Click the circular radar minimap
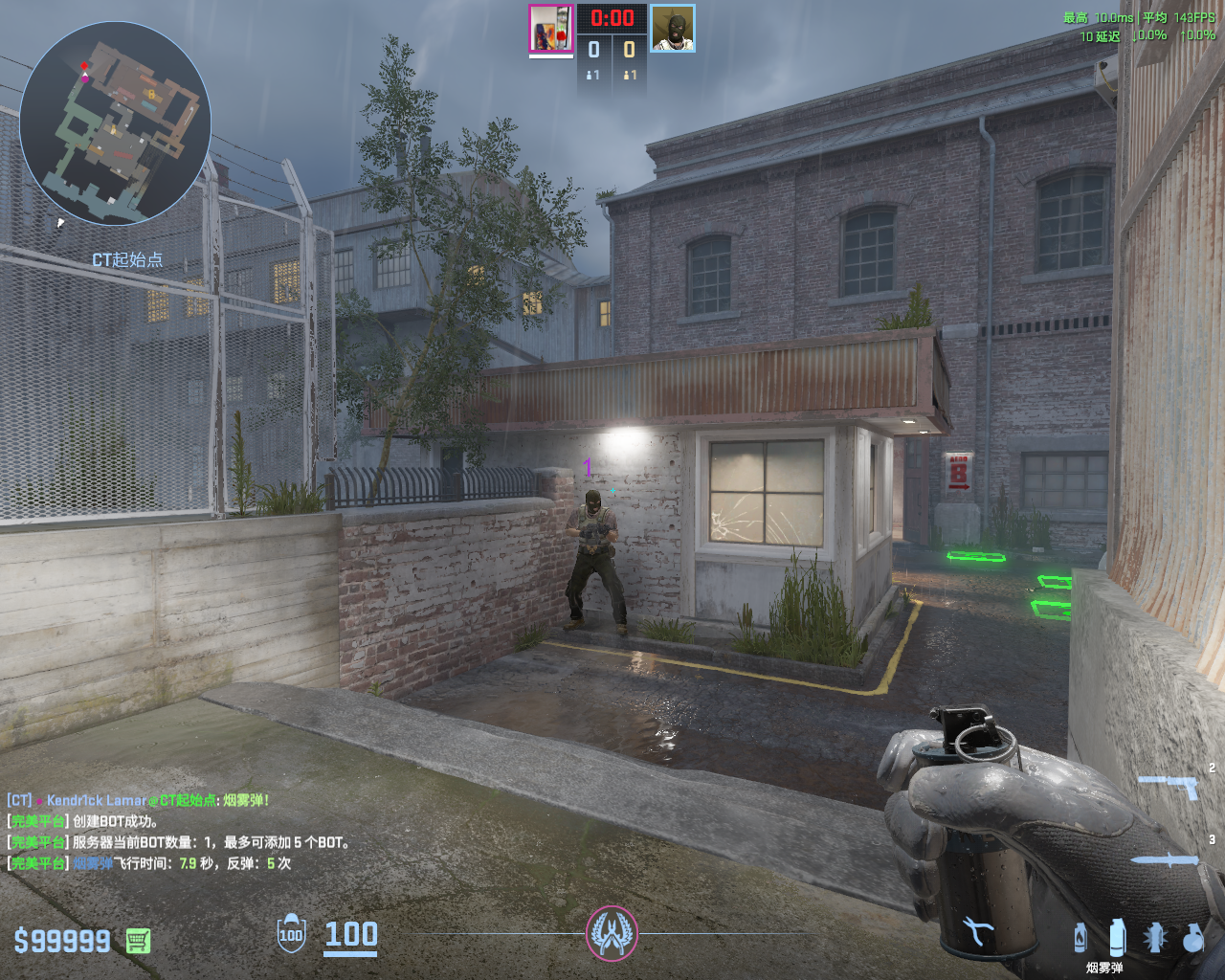Image resolution: width=1225 pixels, height=980 pixels. point(115,123)
